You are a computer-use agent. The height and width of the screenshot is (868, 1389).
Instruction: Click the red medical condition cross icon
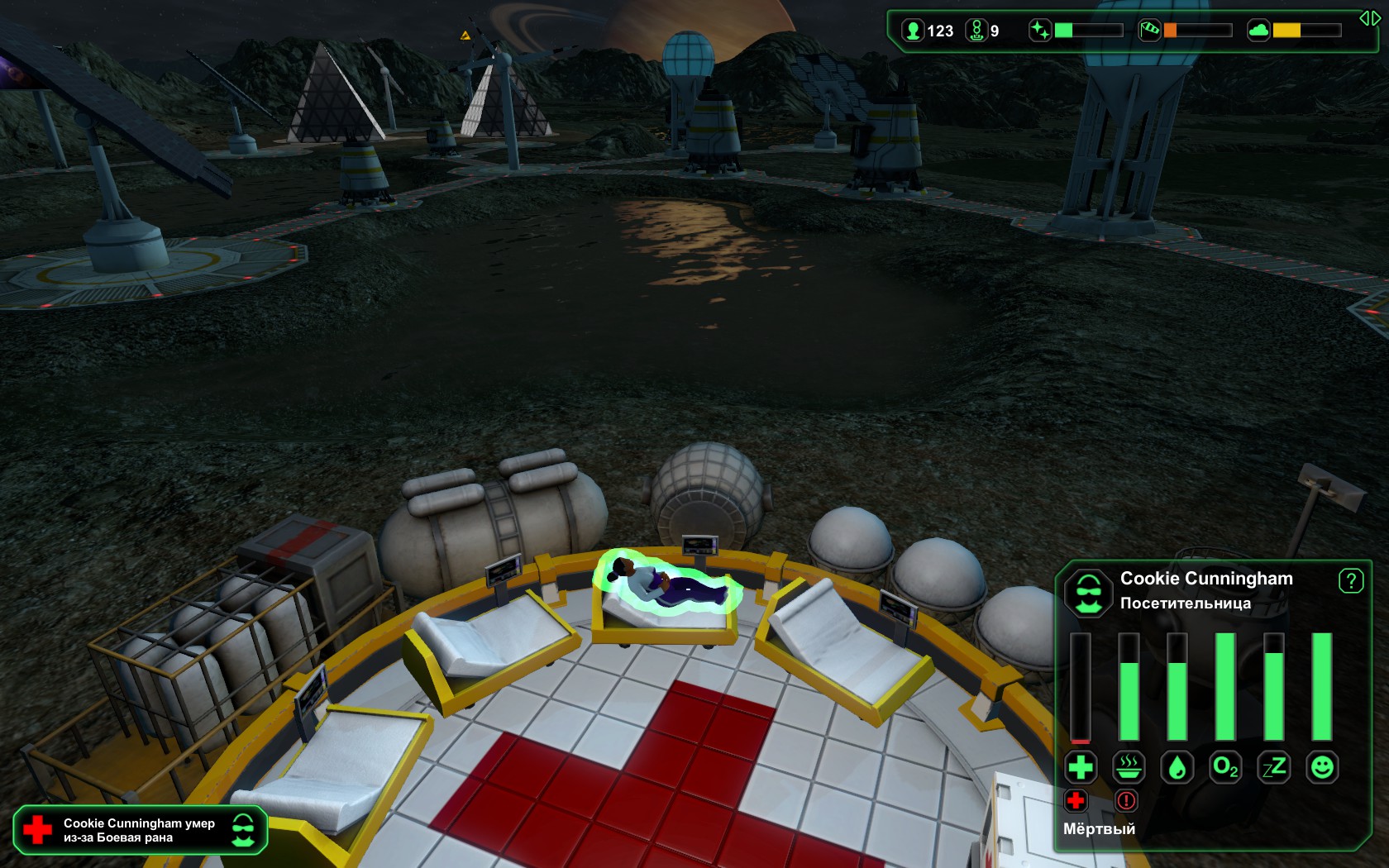click(x=1076, y=802)
